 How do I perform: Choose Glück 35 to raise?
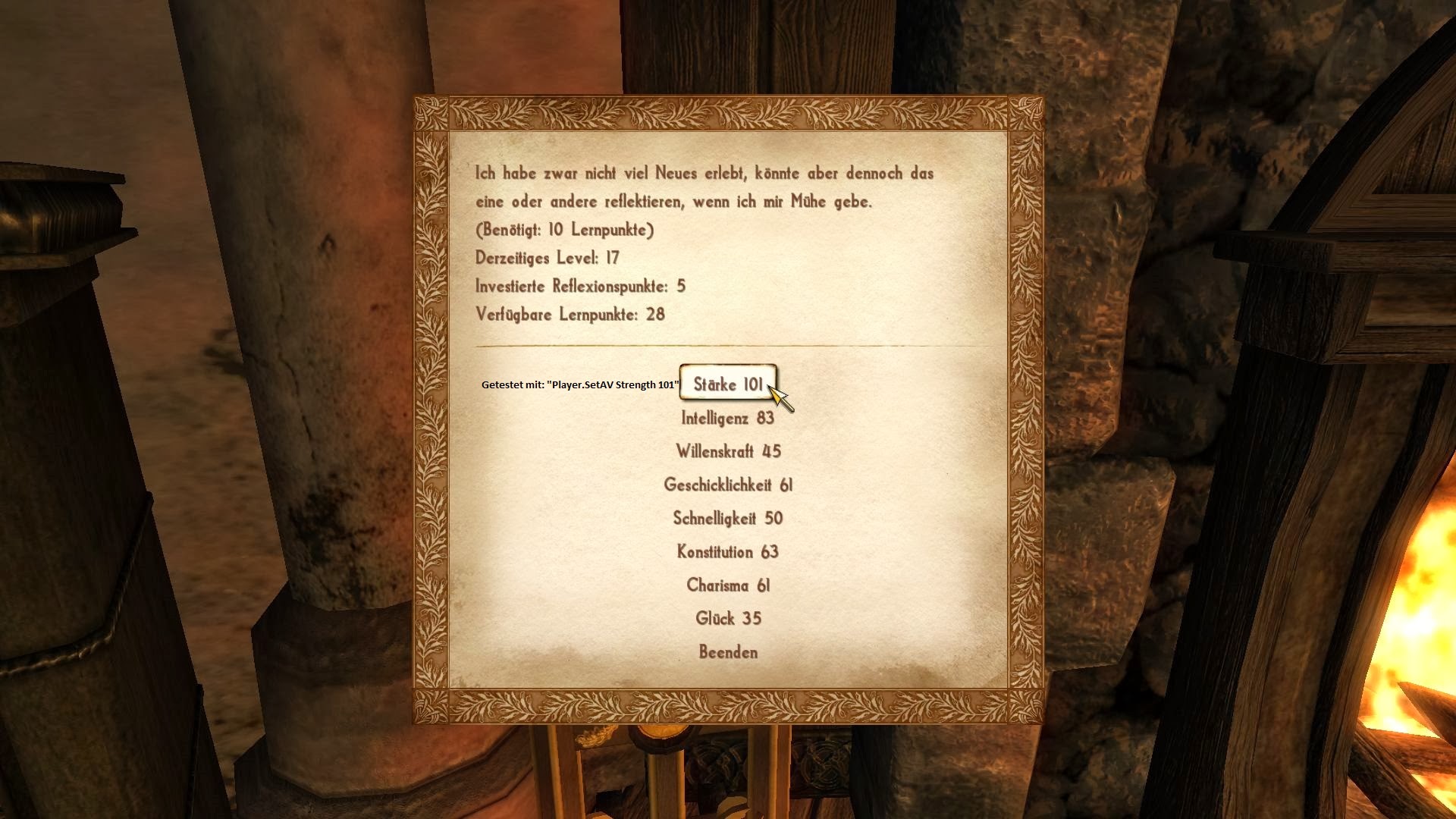pos(728,618)
